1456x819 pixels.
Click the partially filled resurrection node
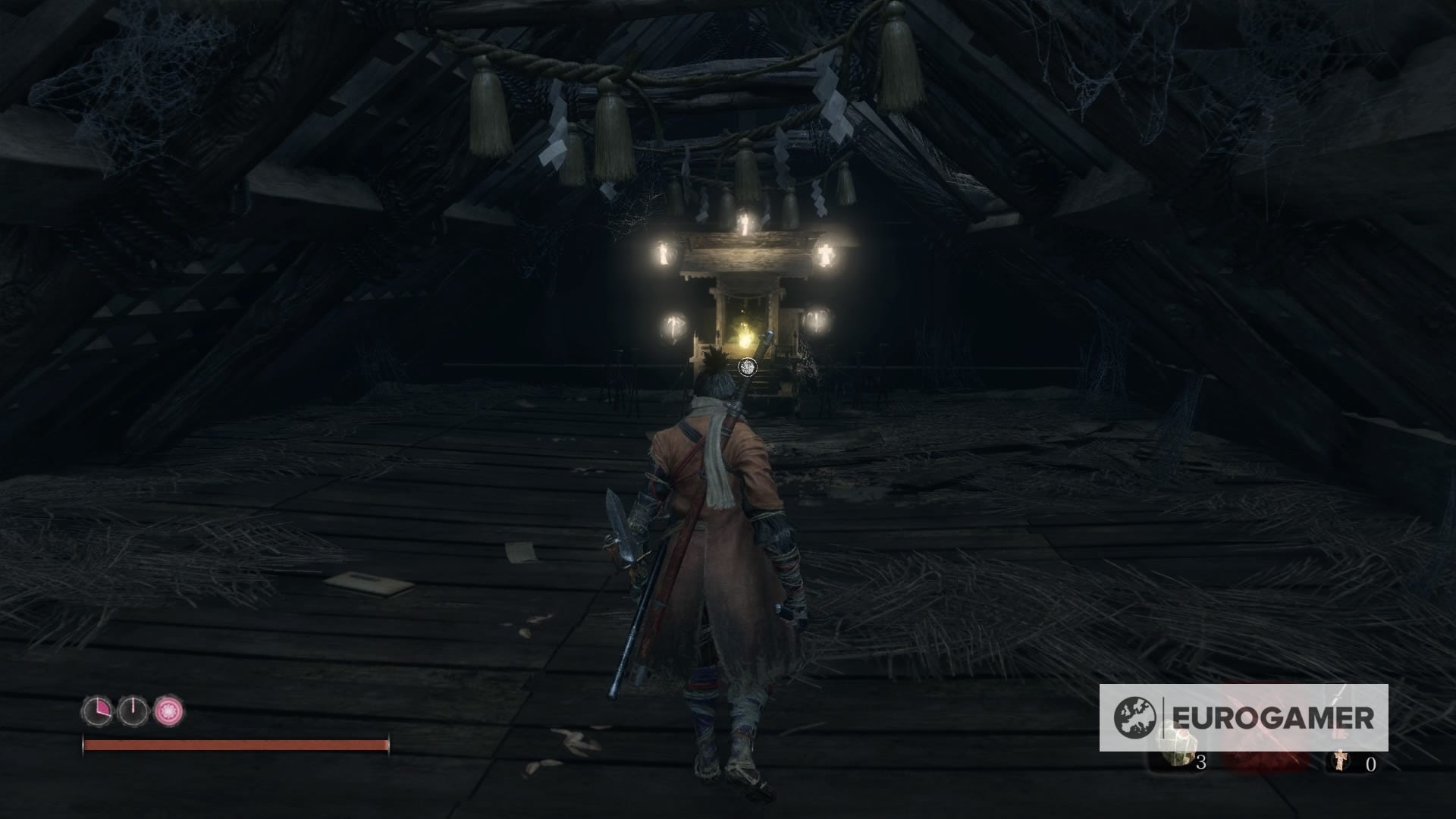tap(97, 711)
